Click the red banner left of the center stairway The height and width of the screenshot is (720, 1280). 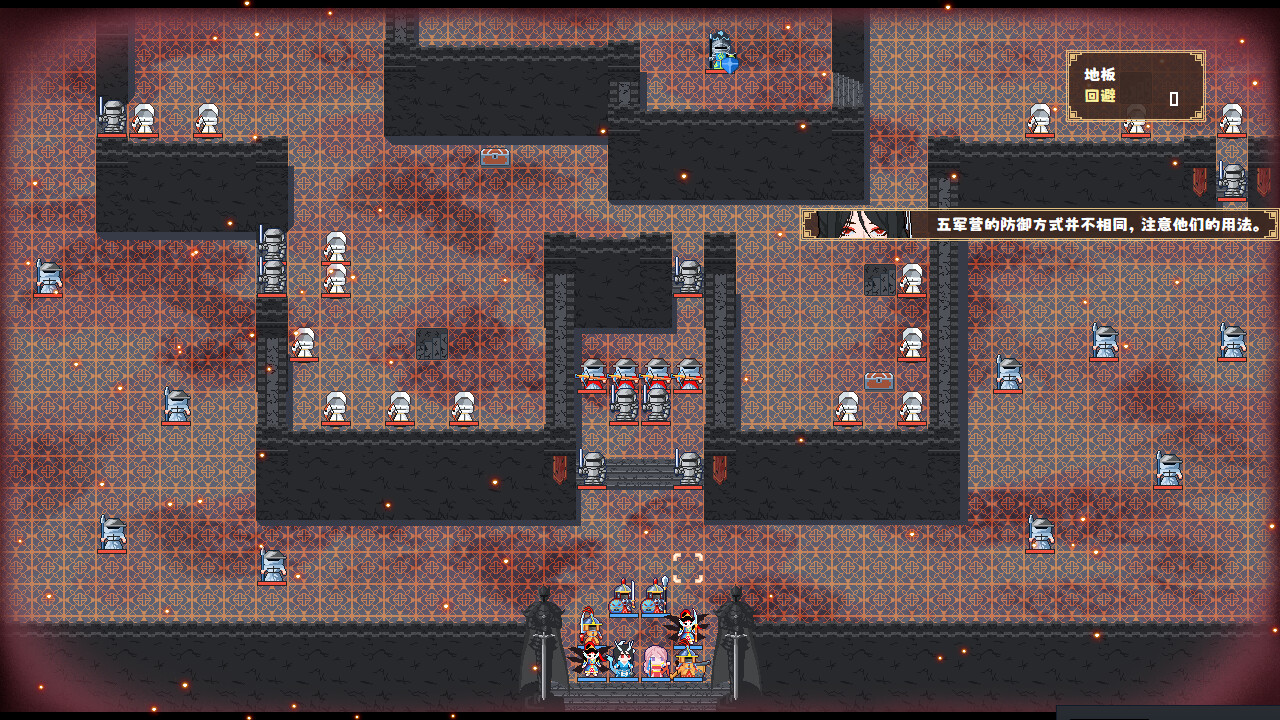click(558, 468)
